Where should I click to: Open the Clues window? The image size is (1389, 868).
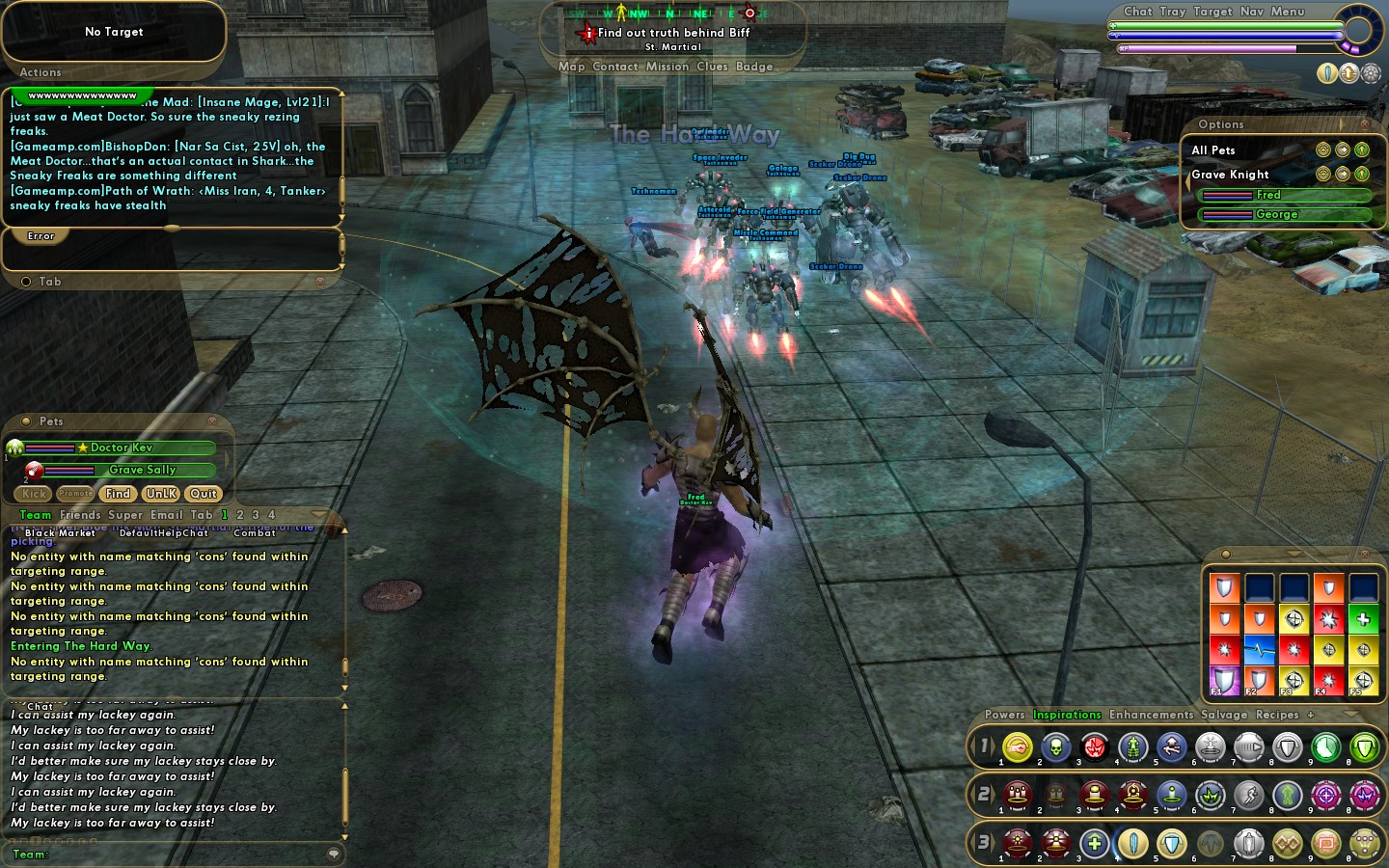tap(712, 67)
